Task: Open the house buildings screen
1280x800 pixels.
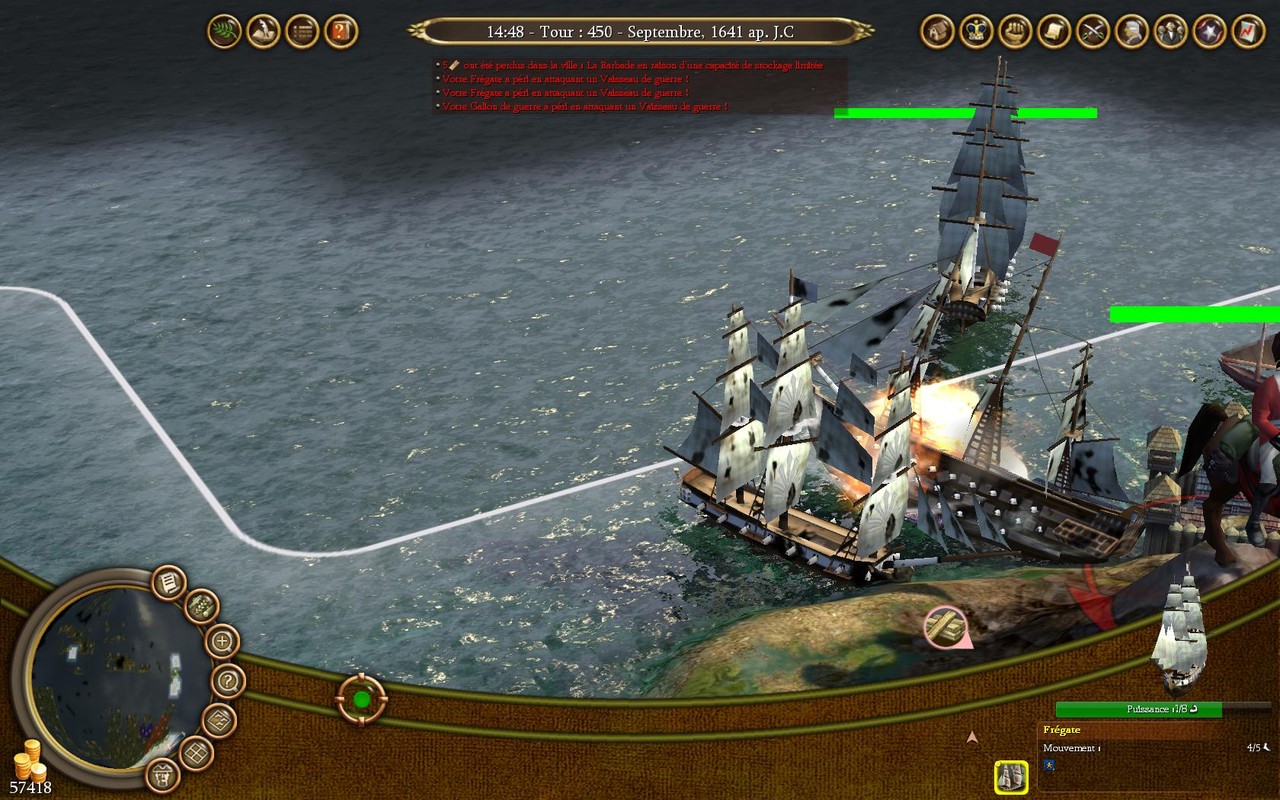Action: point(938,31)
